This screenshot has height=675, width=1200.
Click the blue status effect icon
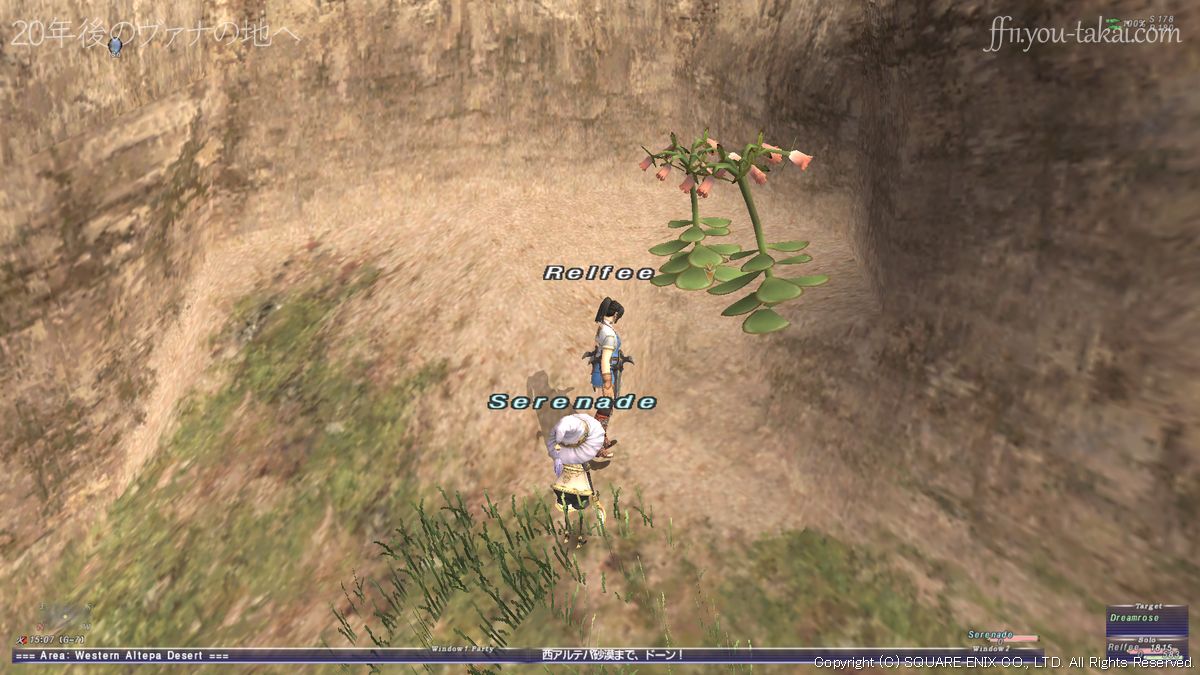[x=116, y=45]
